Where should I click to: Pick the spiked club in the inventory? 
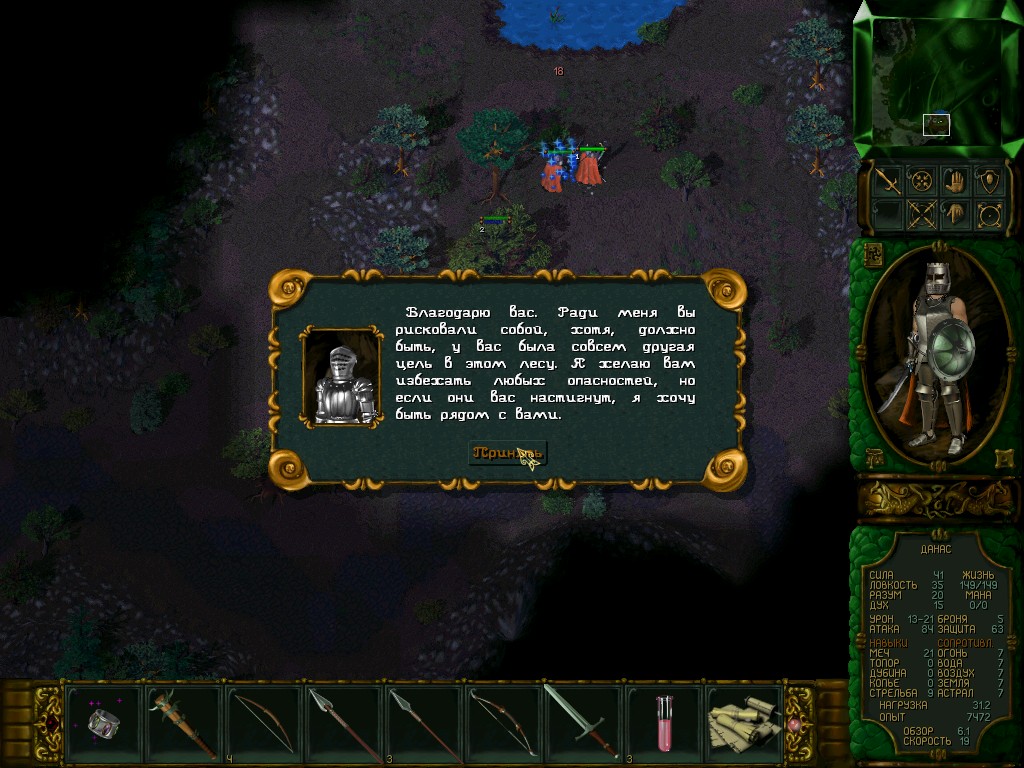(x=184, y=721)
